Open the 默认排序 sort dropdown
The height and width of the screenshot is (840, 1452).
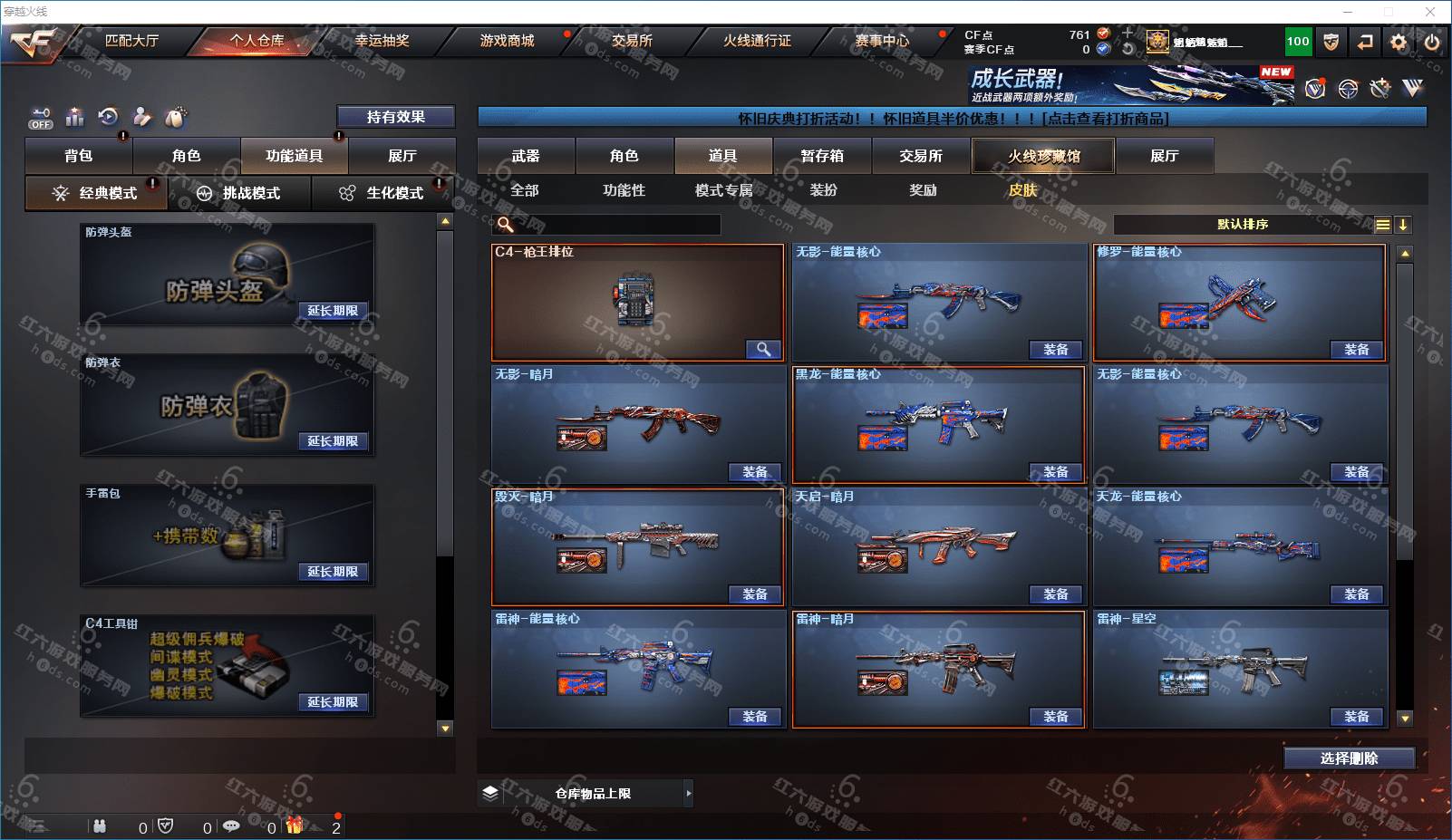tap(1243, 225)
